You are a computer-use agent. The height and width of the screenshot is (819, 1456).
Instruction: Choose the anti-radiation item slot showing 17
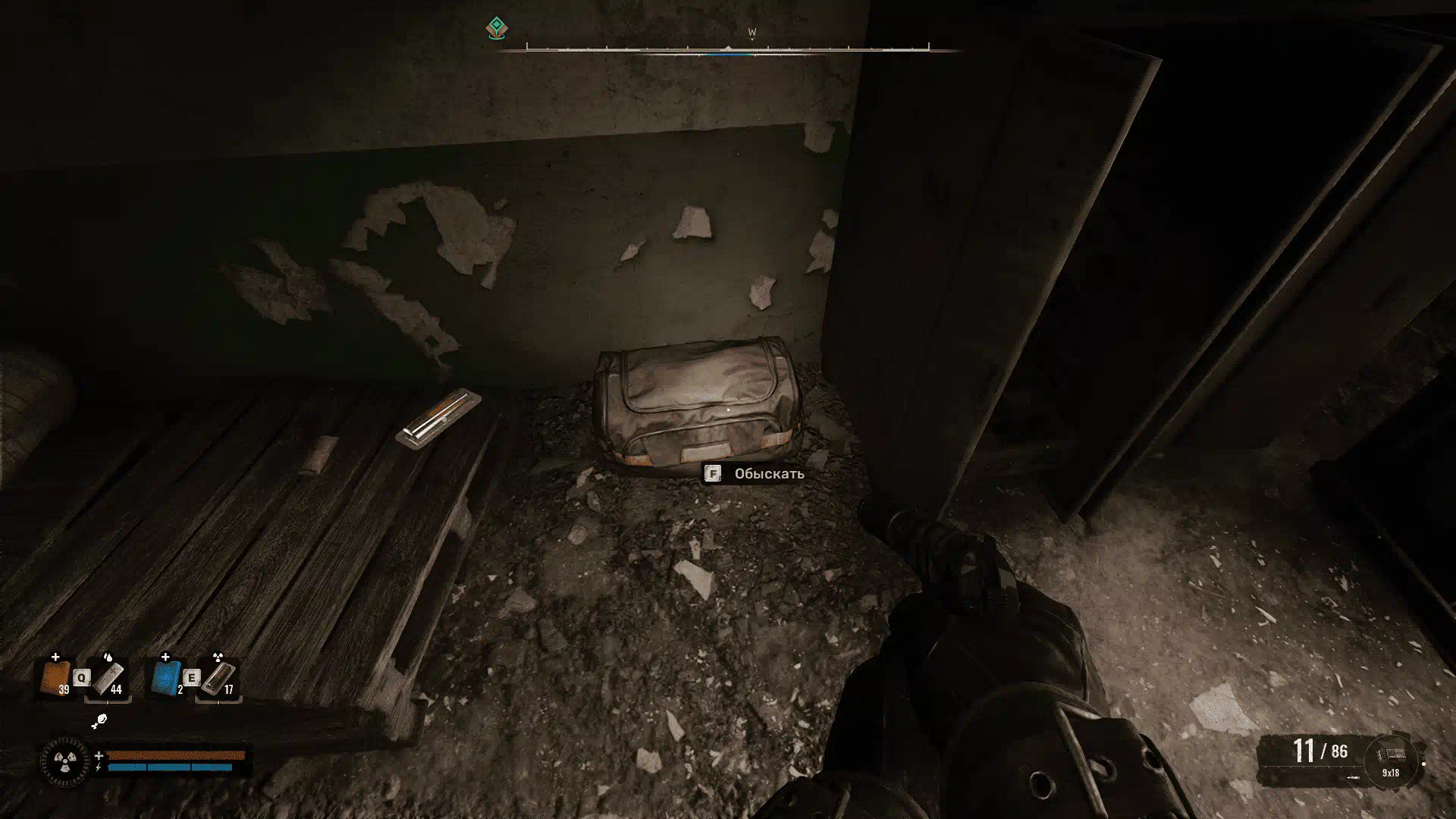pos(218,678)
